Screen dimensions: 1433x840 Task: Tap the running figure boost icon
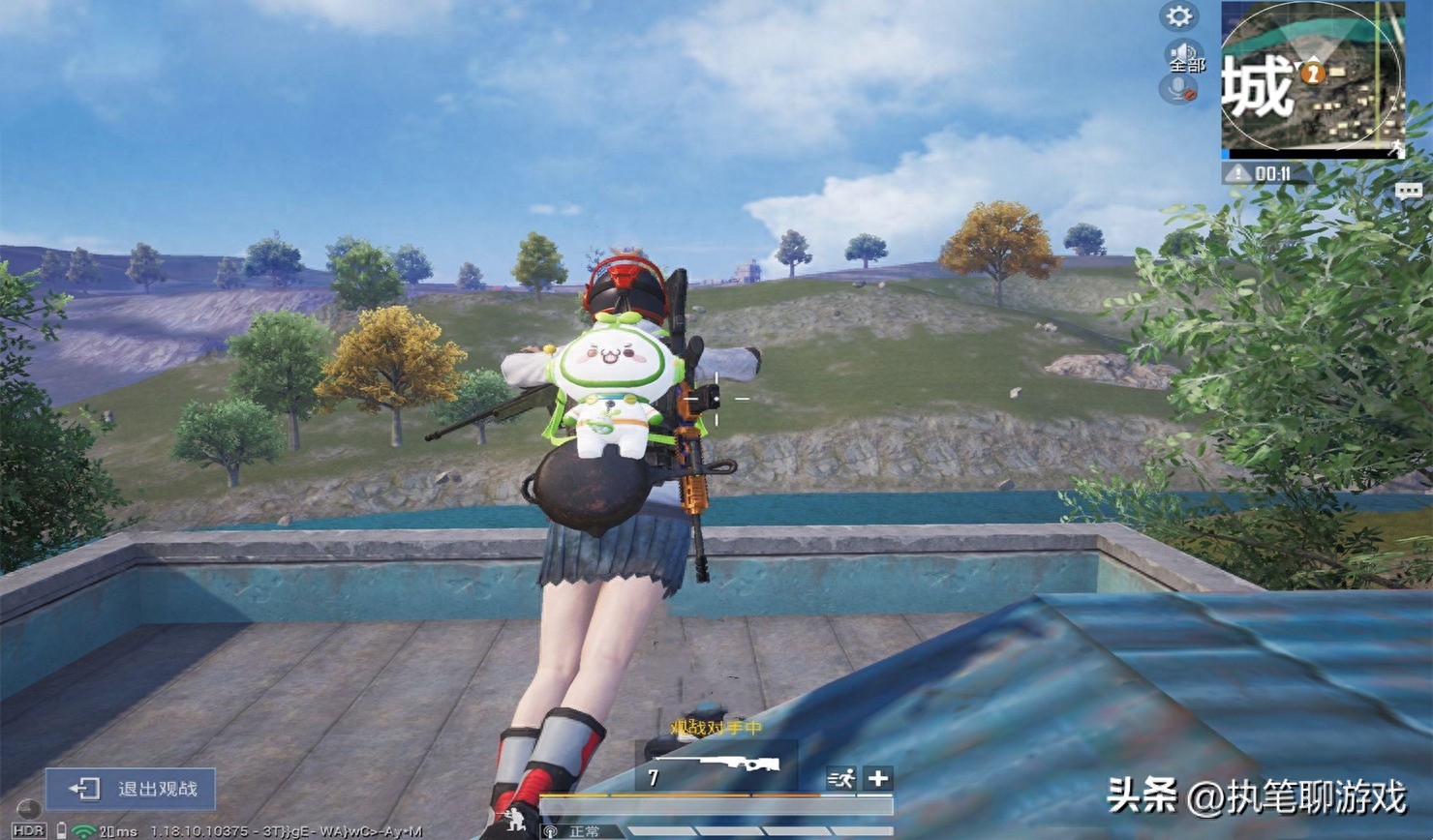[840, 778]
